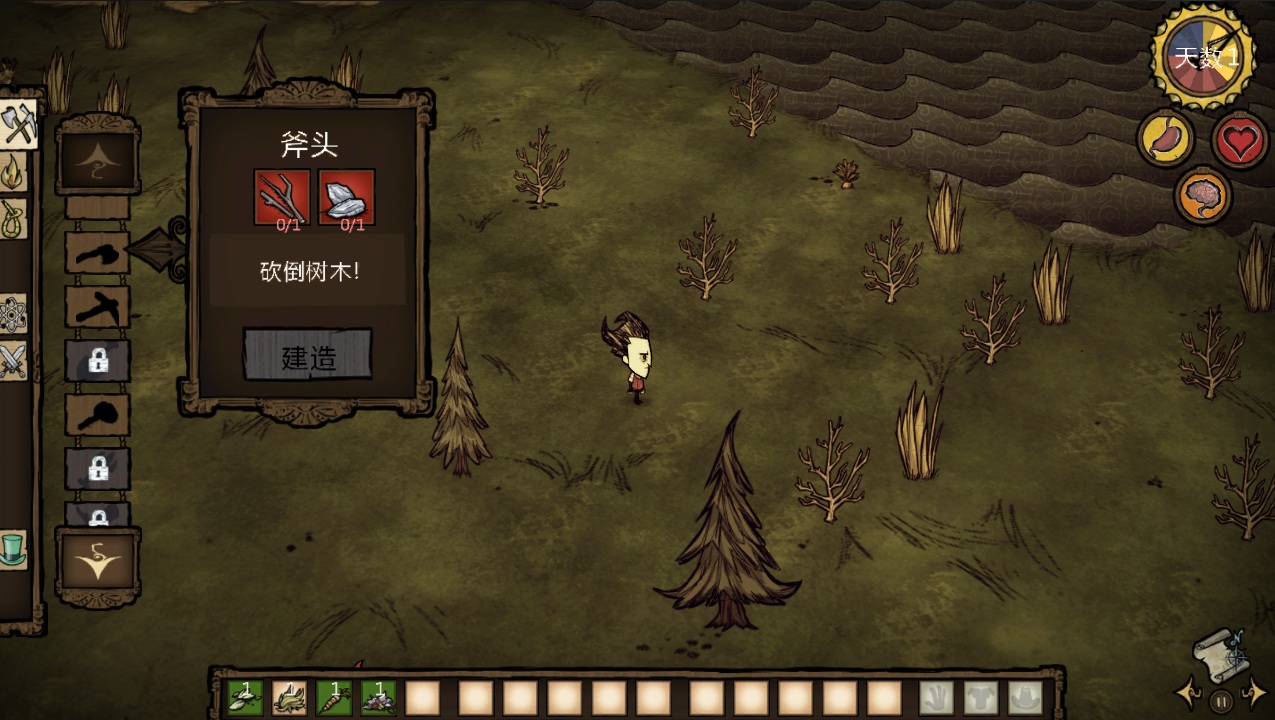This screenshot has height=720, width=1275.
Task: Open the Tools crafting tab
Action: [x=17, y=125]
